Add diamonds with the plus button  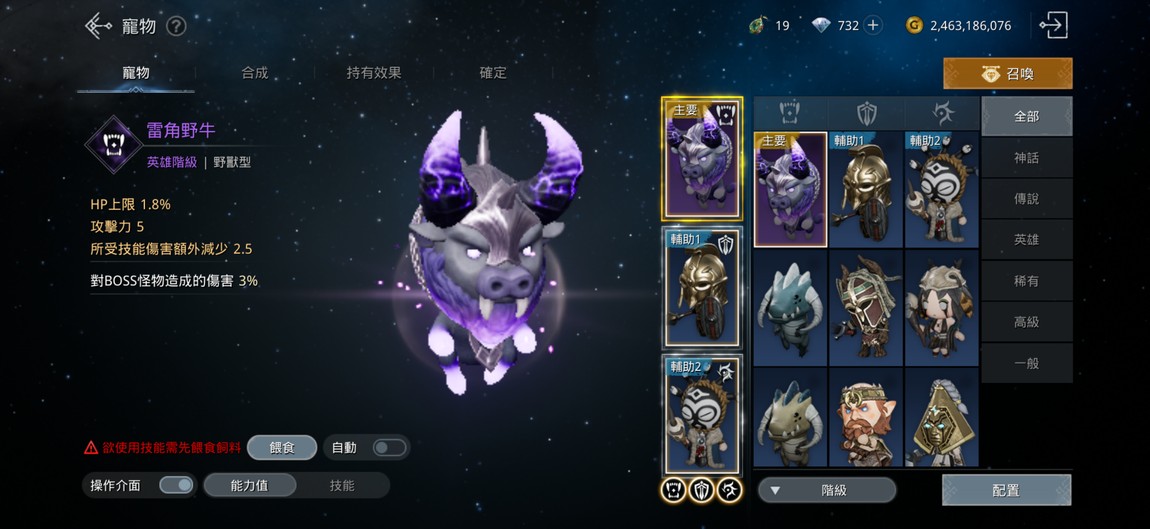pos(873,26)
